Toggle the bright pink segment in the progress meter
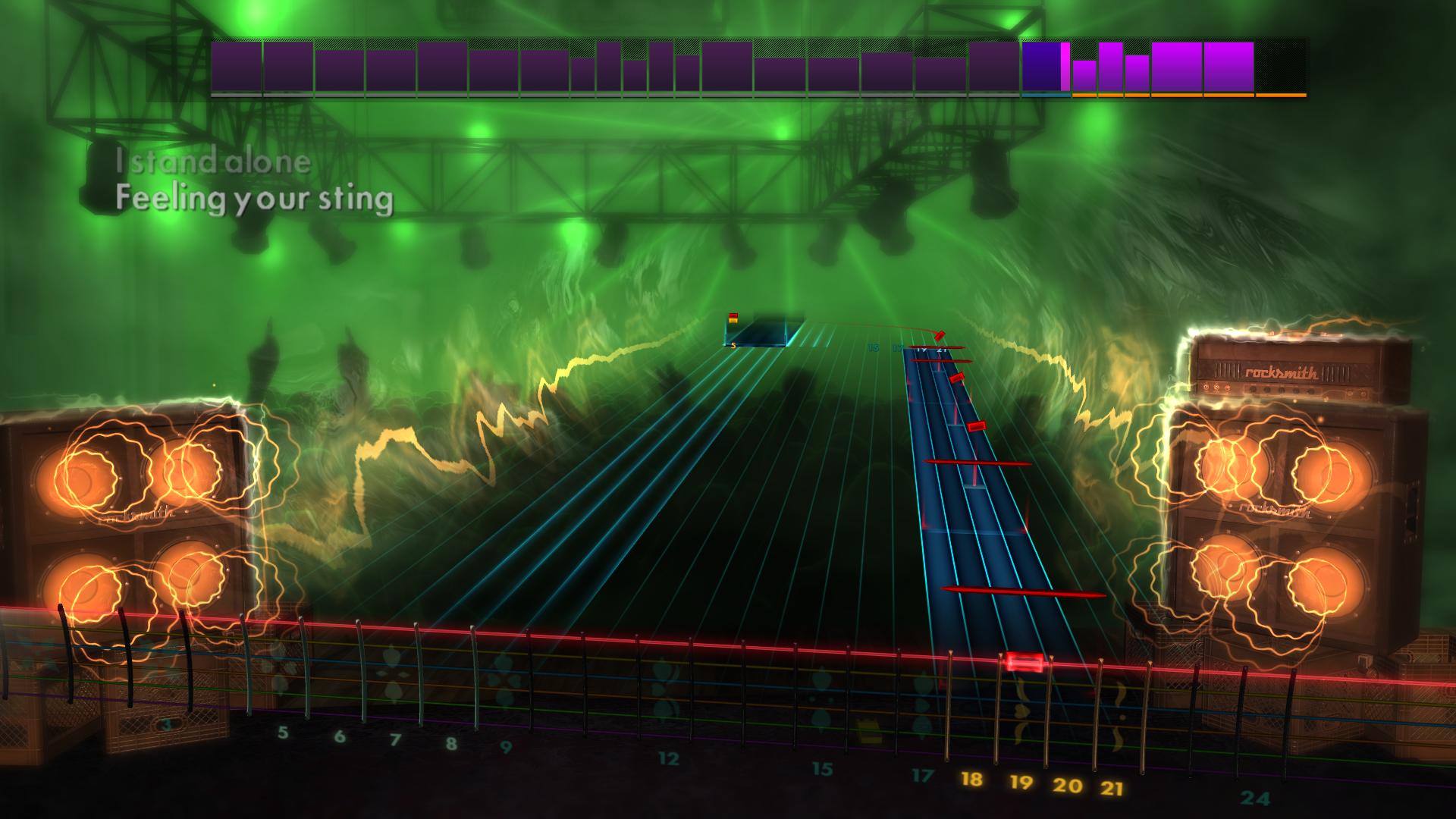 pyautogui.click(x=1065, y=65)
